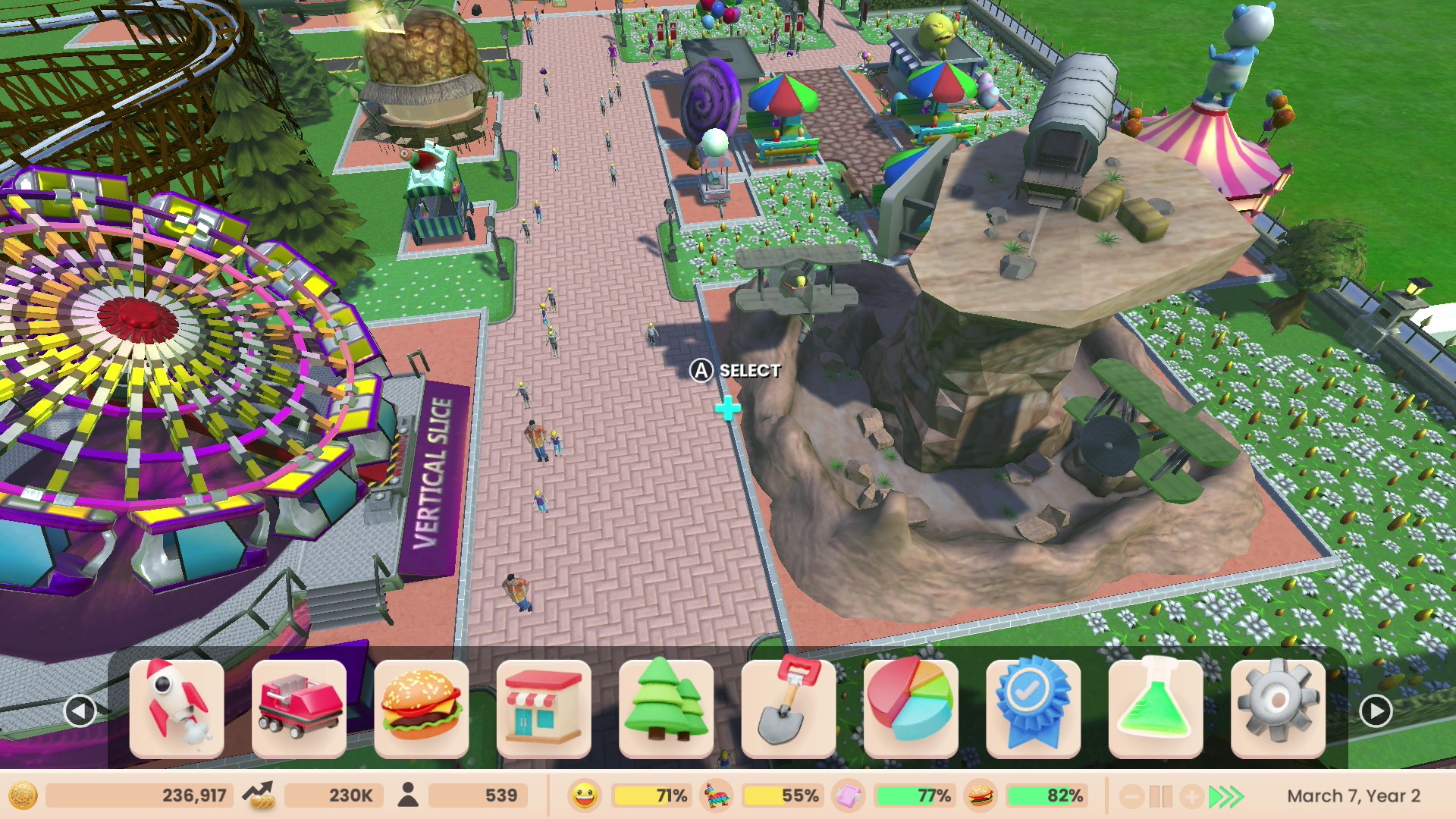
Task: Click the guest count person icon
Action: [x=408, y=795]
